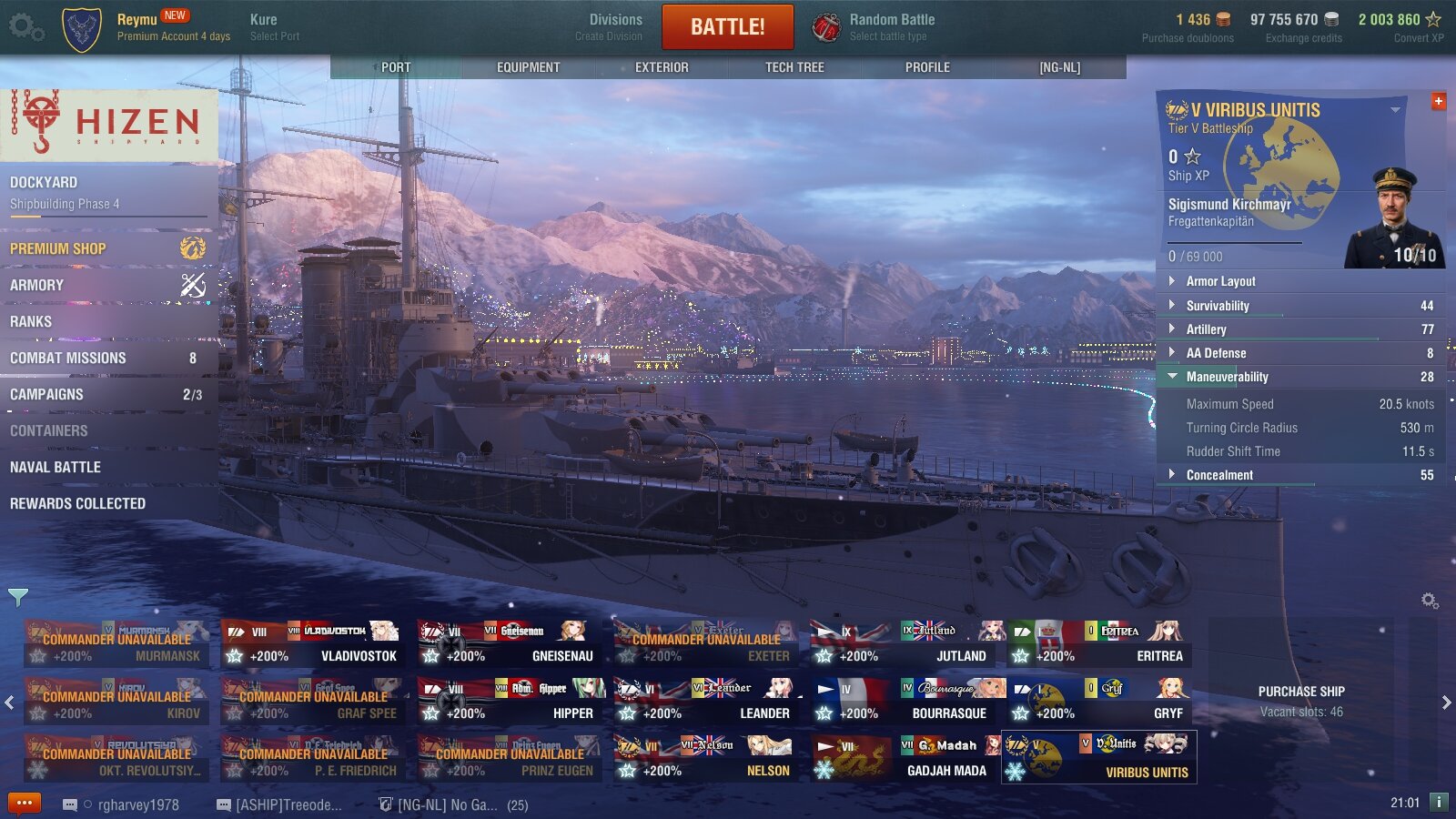Screen dimensions: 1456x819
Task: View the Profile tab
Action: click(x=926, y=67)
